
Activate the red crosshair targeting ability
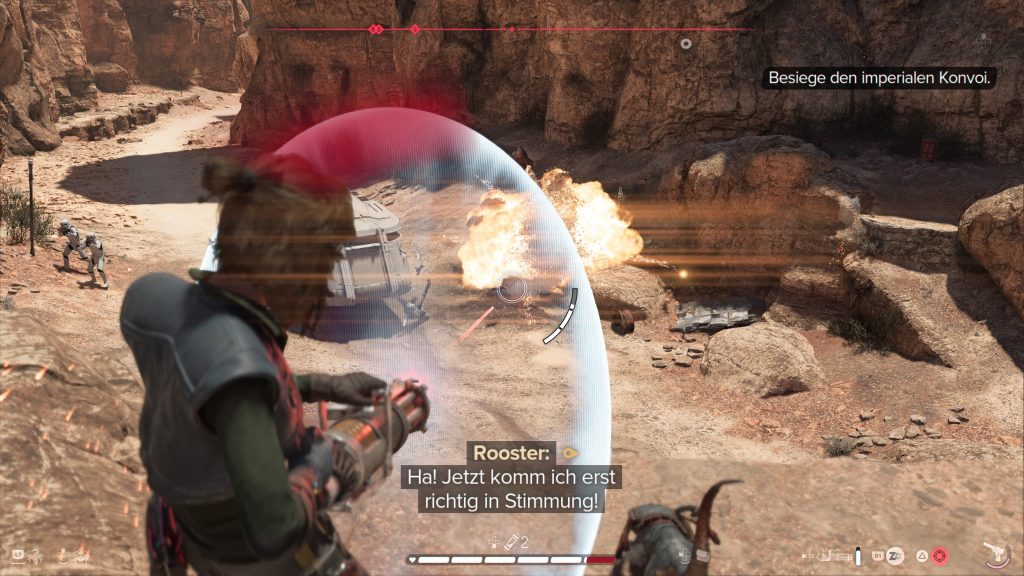click(x=940, y=554)
